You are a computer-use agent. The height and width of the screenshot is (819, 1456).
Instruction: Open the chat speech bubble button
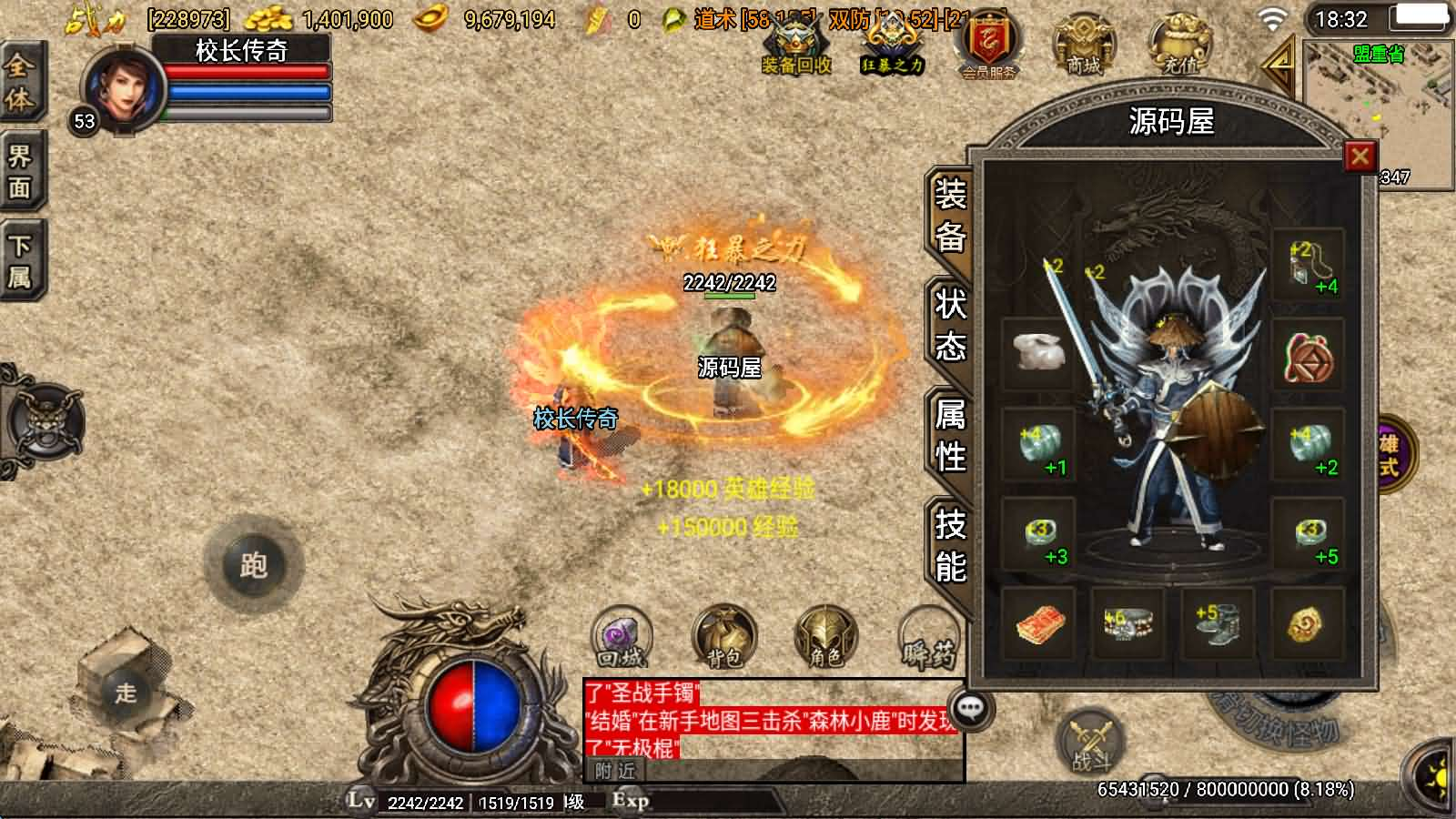tap(971, 709)
